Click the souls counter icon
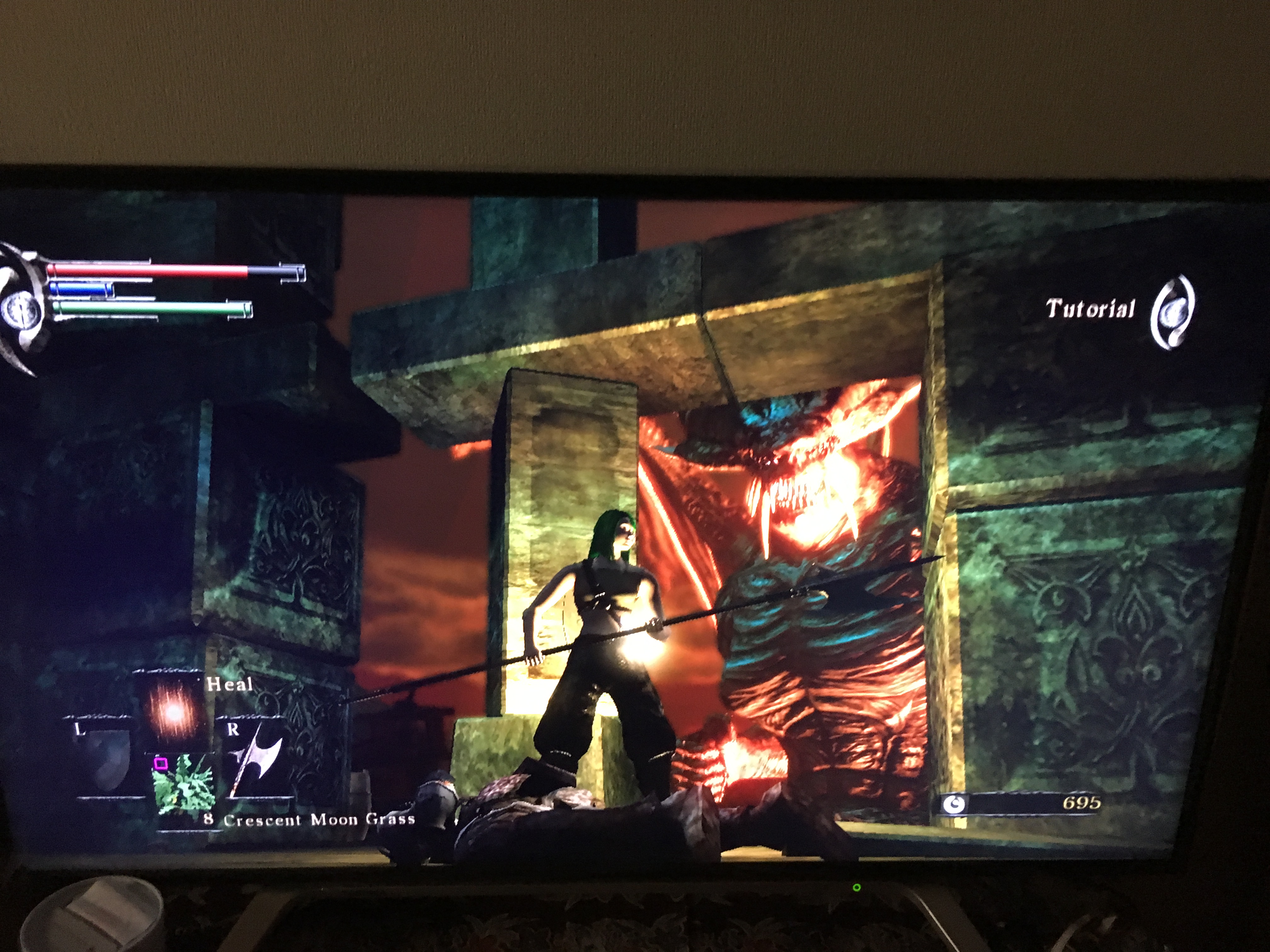This screenshot has width=1270, height=952. 954,805
